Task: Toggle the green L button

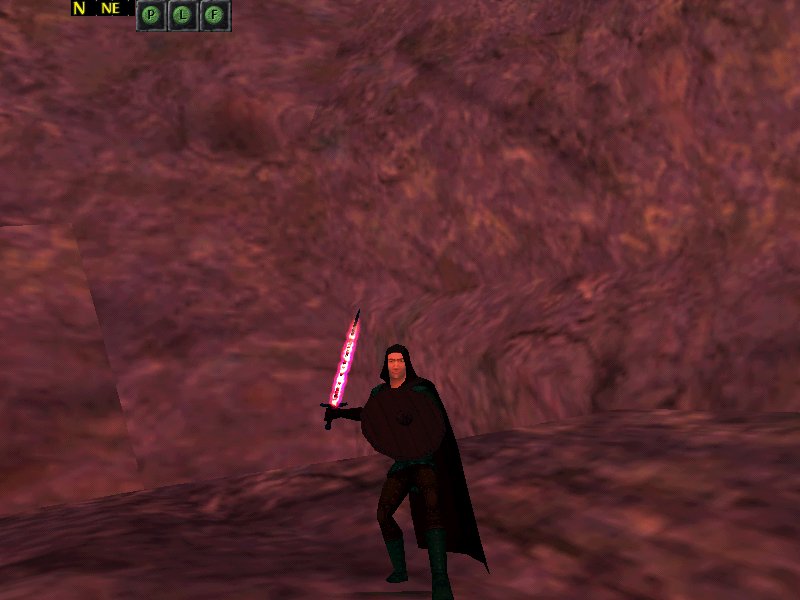Action: click(x=183, y=15)
